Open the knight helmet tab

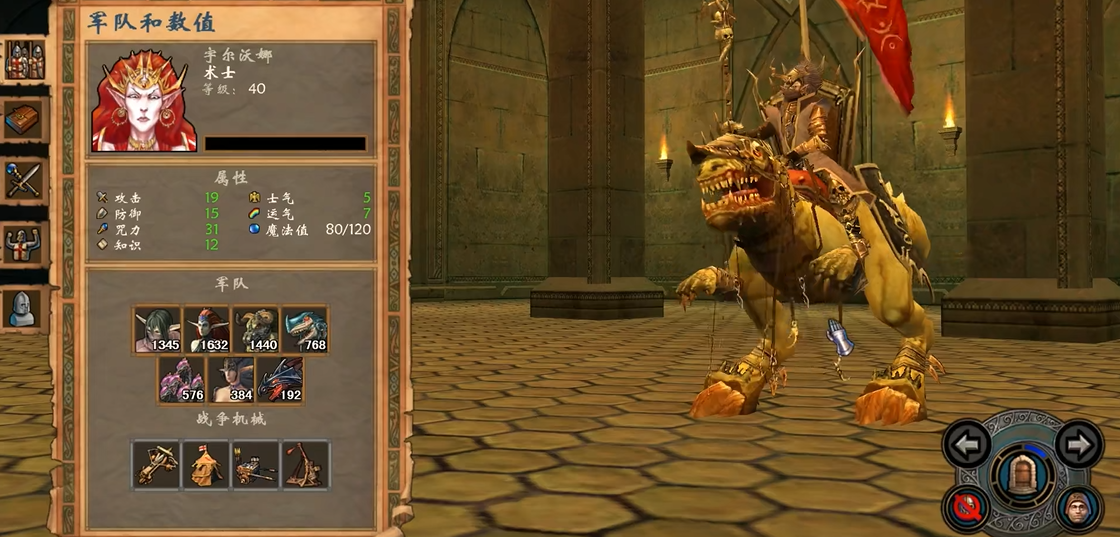pyautogui.click(x=25, y=308)
